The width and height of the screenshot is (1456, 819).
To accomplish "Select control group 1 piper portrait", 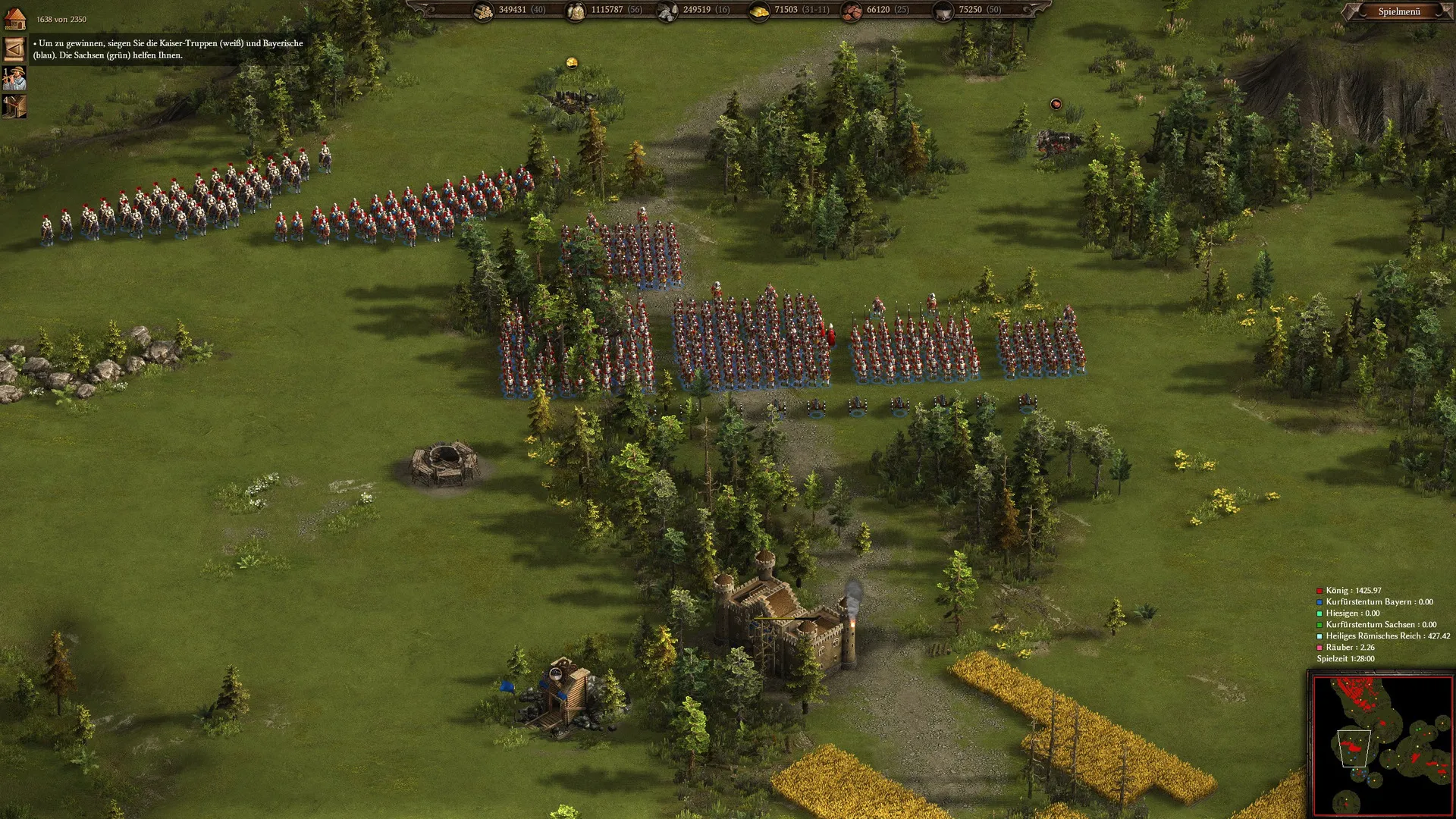I will coord(14,78).
